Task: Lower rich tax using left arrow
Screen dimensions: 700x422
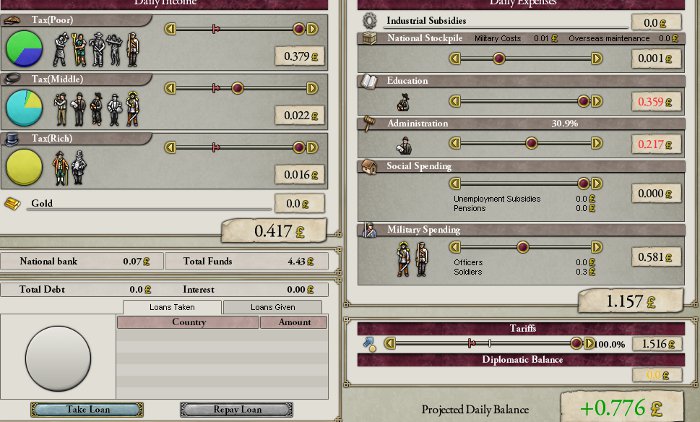Action: tap(170, 147)
